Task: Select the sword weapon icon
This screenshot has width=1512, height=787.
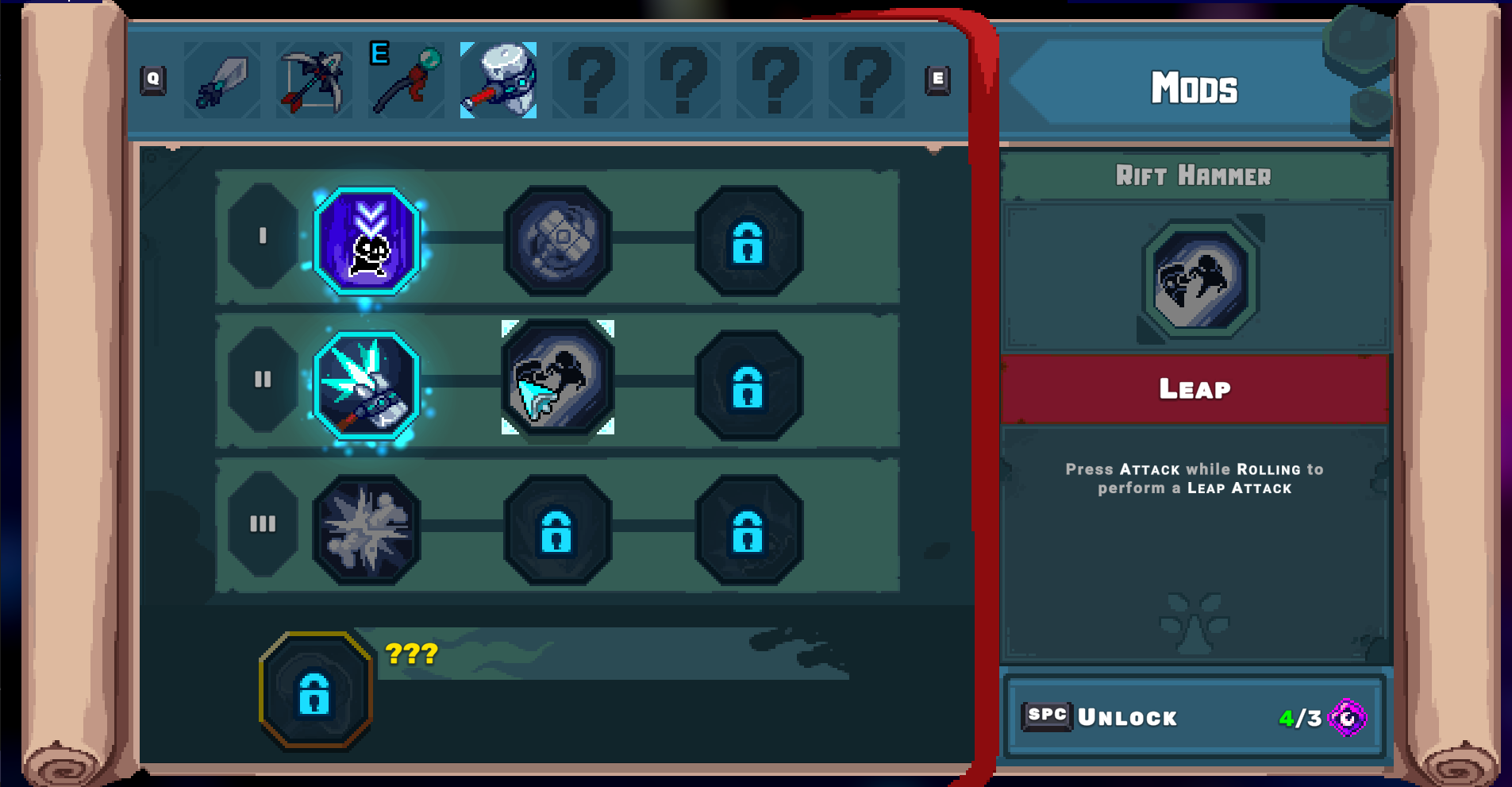Action: point(222,79)
